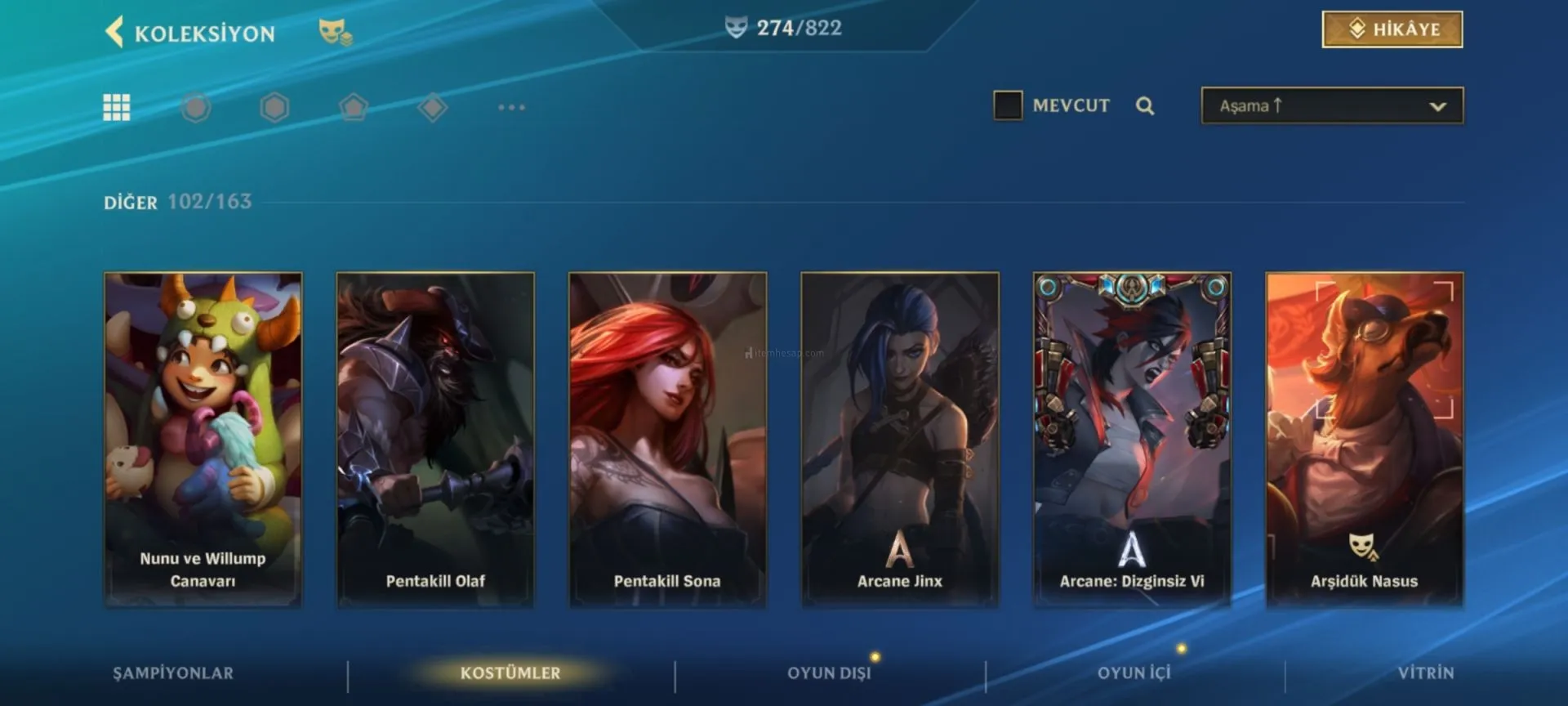Open the Vitrin tab
Screen dimensions: 1568x706
pos(1425,672)
